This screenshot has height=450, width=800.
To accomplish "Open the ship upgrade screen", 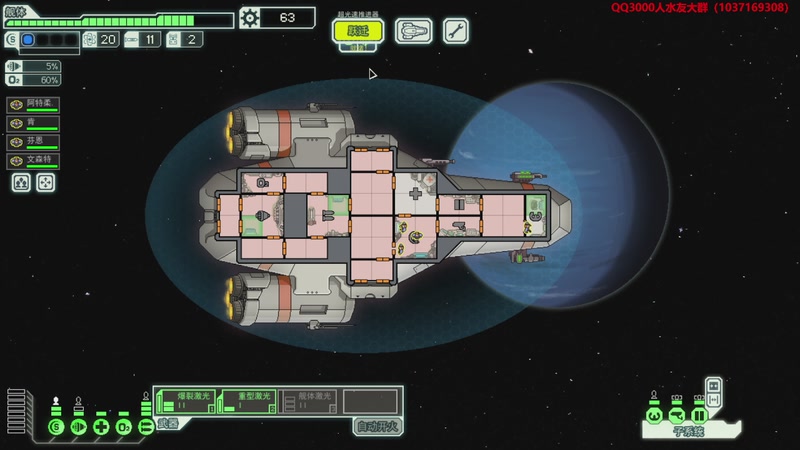I will 412,31.
